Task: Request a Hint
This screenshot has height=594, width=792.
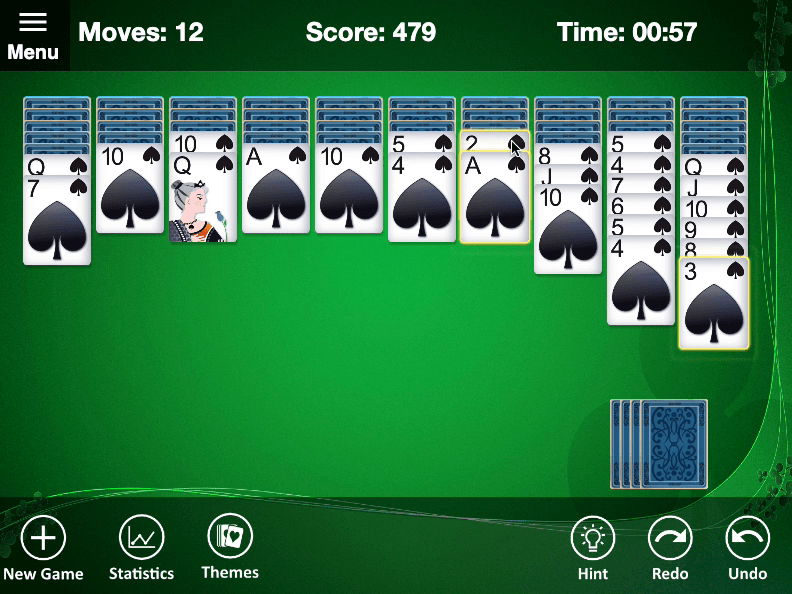Action: pos(593,548)
